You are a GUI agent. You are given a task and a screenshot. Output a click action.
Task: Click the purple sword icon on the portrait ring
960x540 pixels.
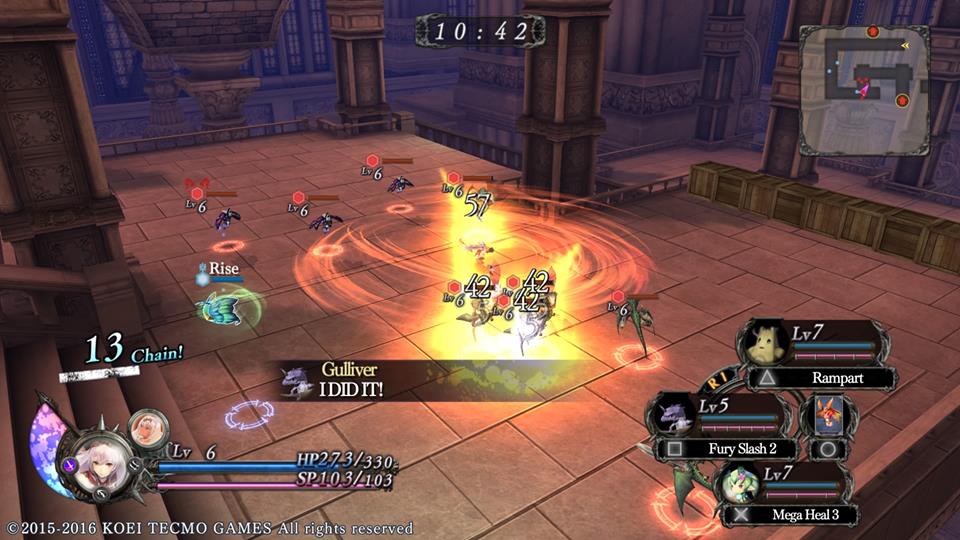pos(70,463)
